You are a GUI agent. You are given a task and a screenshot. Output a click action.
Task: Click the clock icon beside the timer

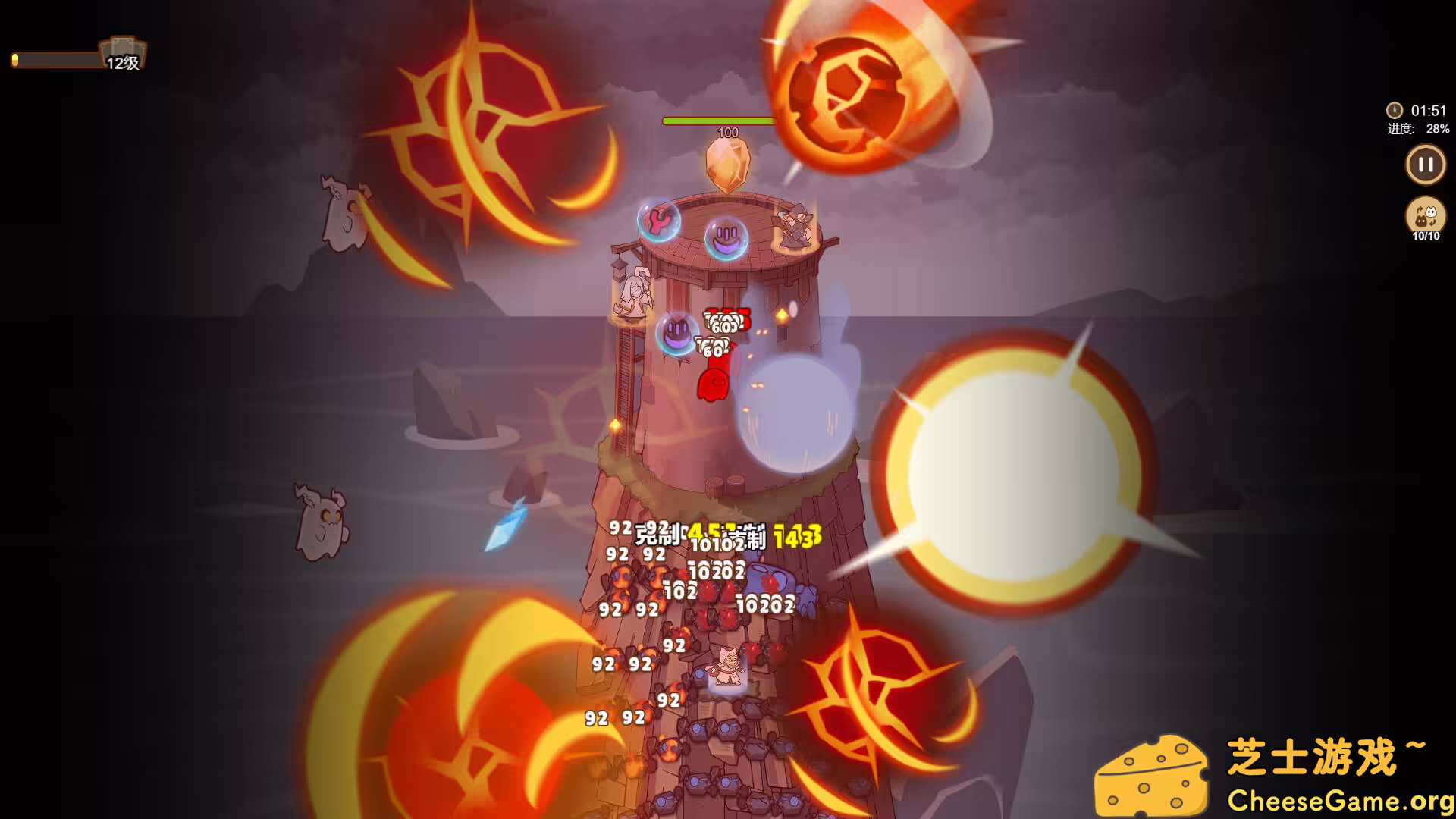[1394, 108]
